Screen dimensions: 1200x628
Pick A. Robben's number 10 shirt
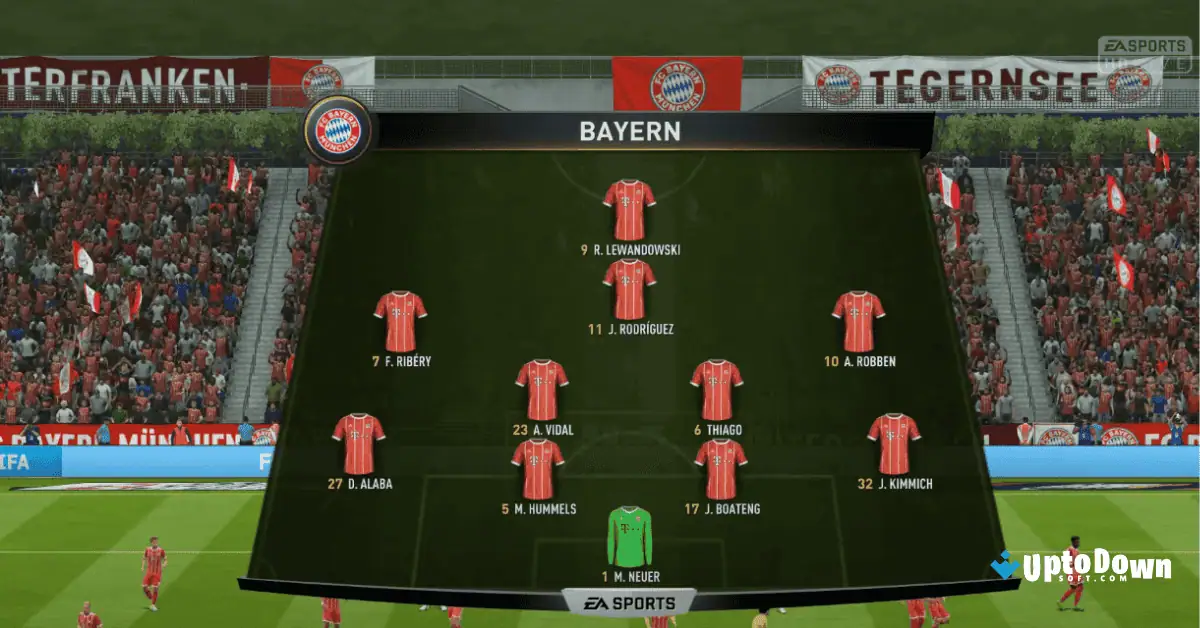pyautogui.click(x=858, y=321)
